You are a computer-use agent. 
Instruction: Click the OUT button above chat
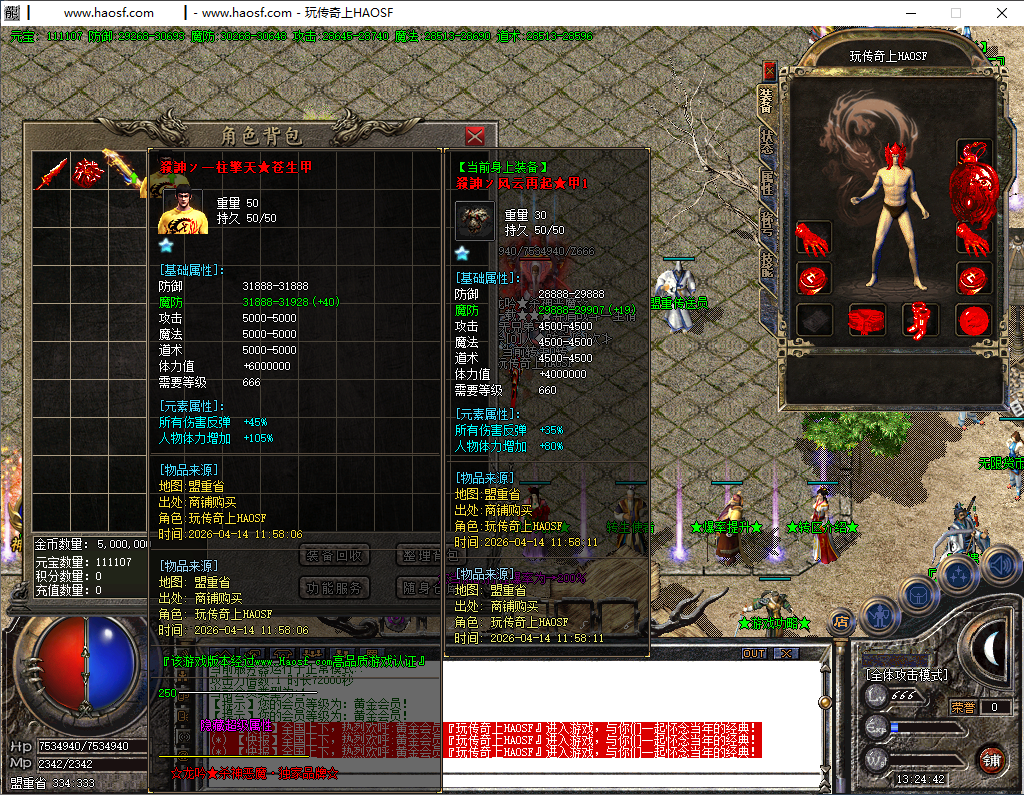click(x=754, y=654)
